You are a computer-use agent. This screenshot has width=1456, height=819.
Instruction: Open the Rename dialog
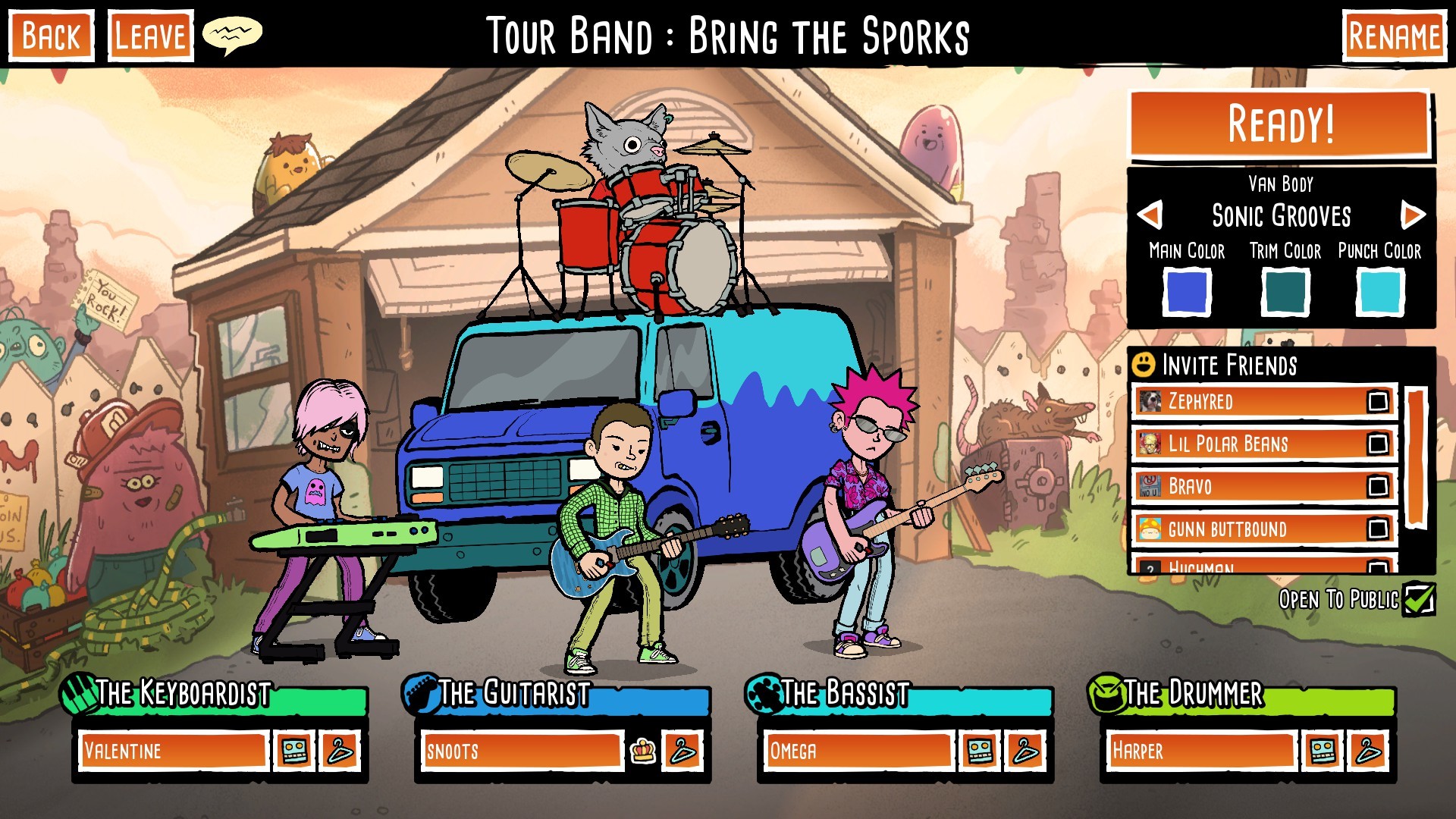pyautogui.click(x=1393, y=33)
